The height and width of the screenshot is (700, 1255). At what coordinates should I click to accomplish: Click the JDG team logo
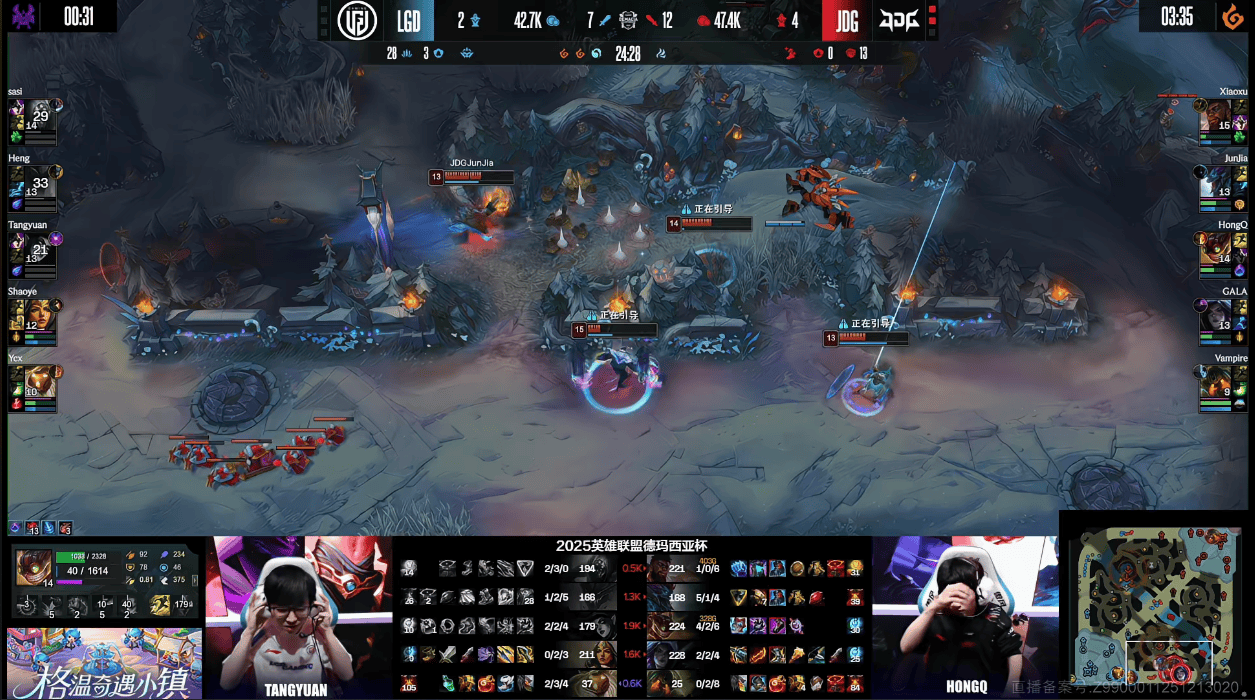897,20
